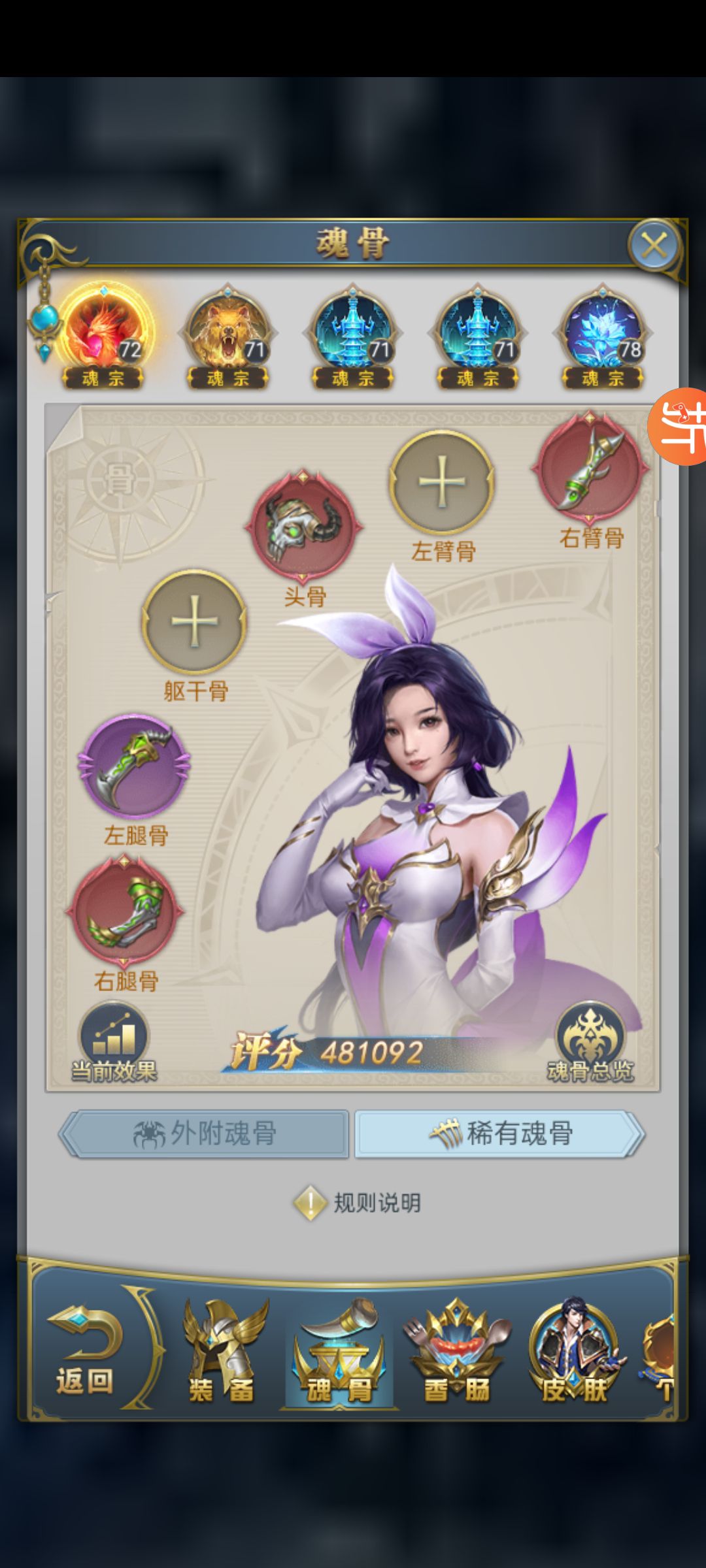Open the orange floating overlay icon

[x=680, y=426]
